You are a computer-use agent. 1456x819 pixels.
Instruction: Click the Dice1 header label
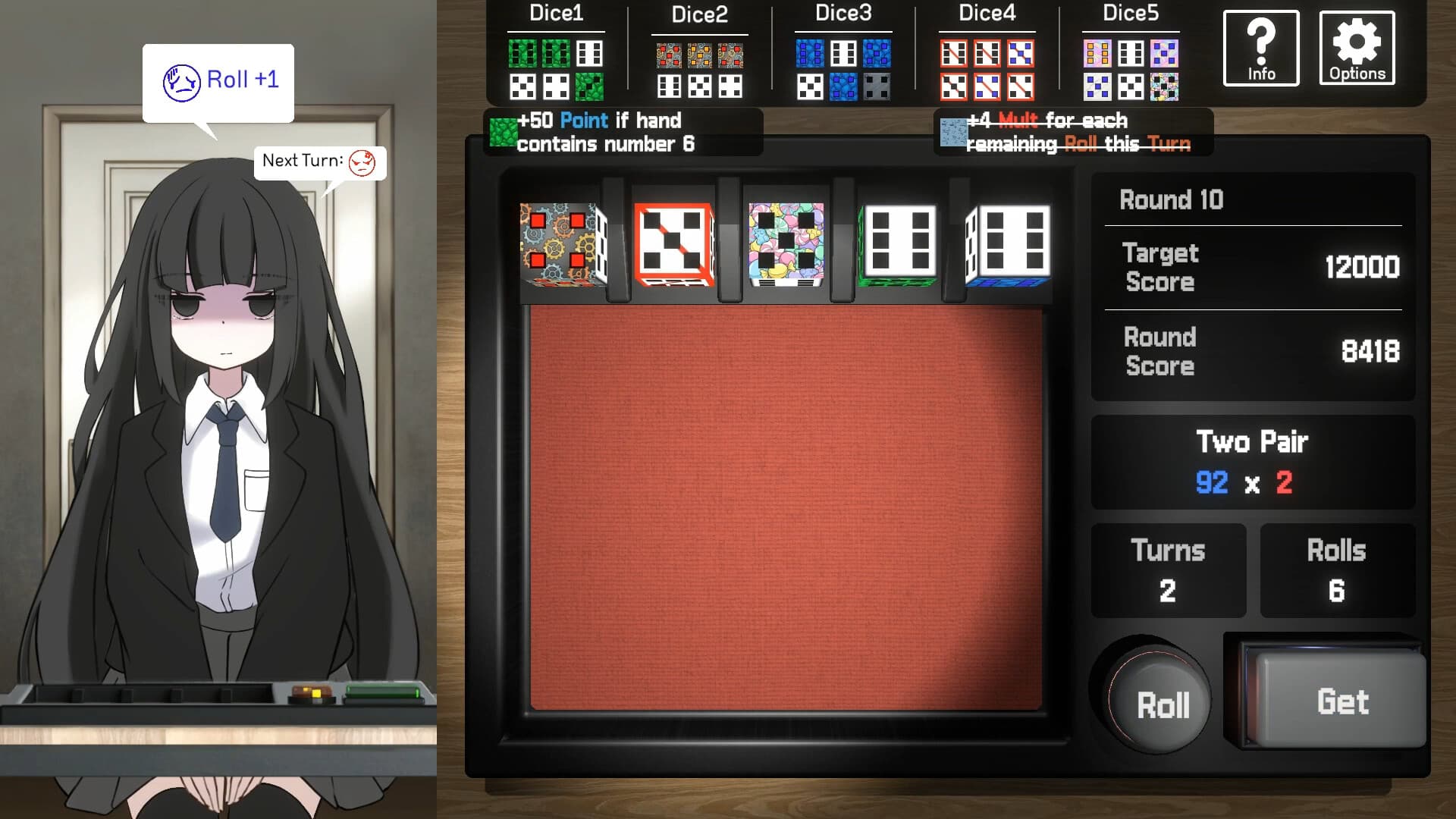[x=556, y=13]
